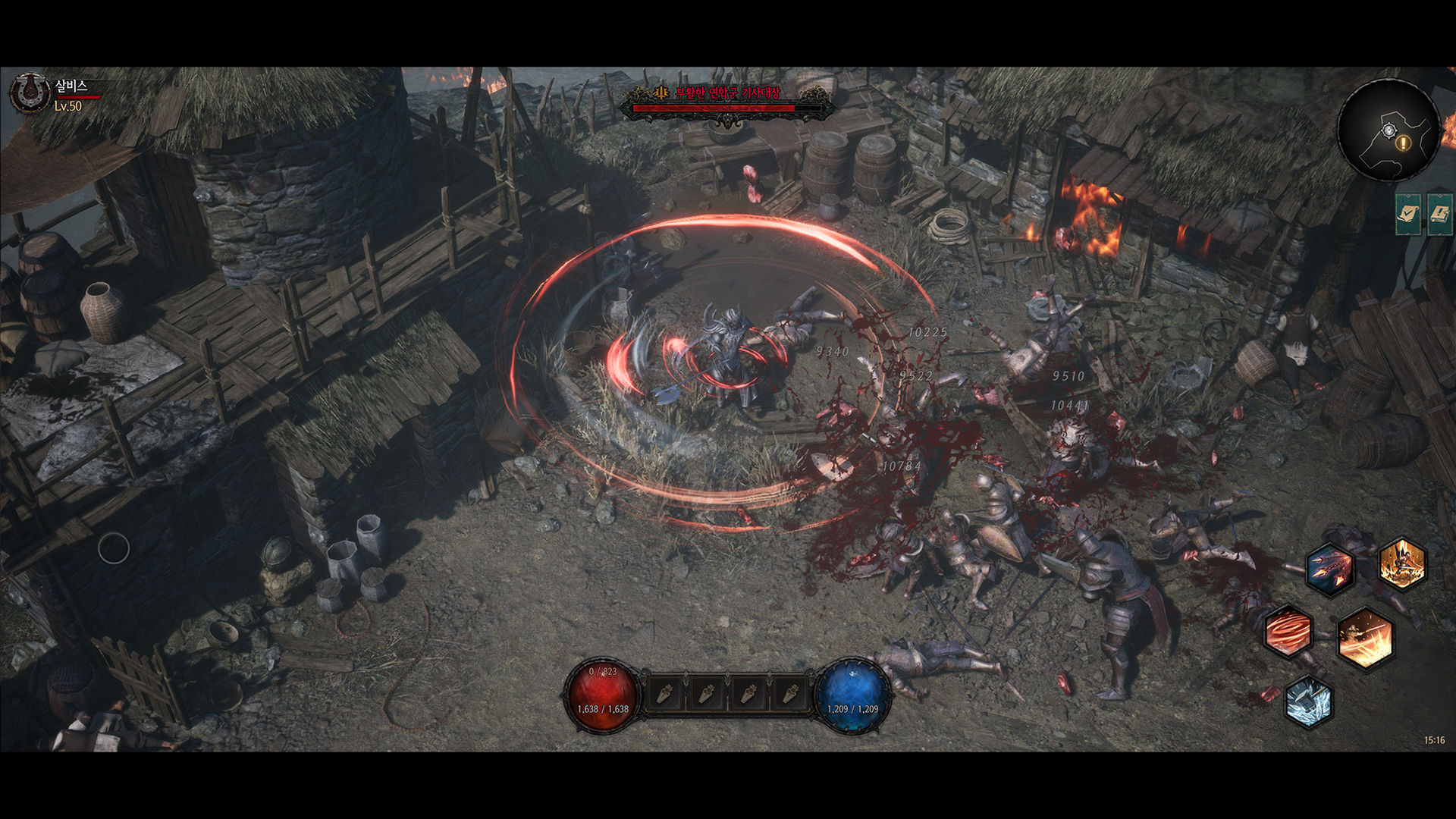1456x819 pixels.
Task: Cast the flaming sword sweep skill
Action: pyautogui.click(x=1365, y=639)
